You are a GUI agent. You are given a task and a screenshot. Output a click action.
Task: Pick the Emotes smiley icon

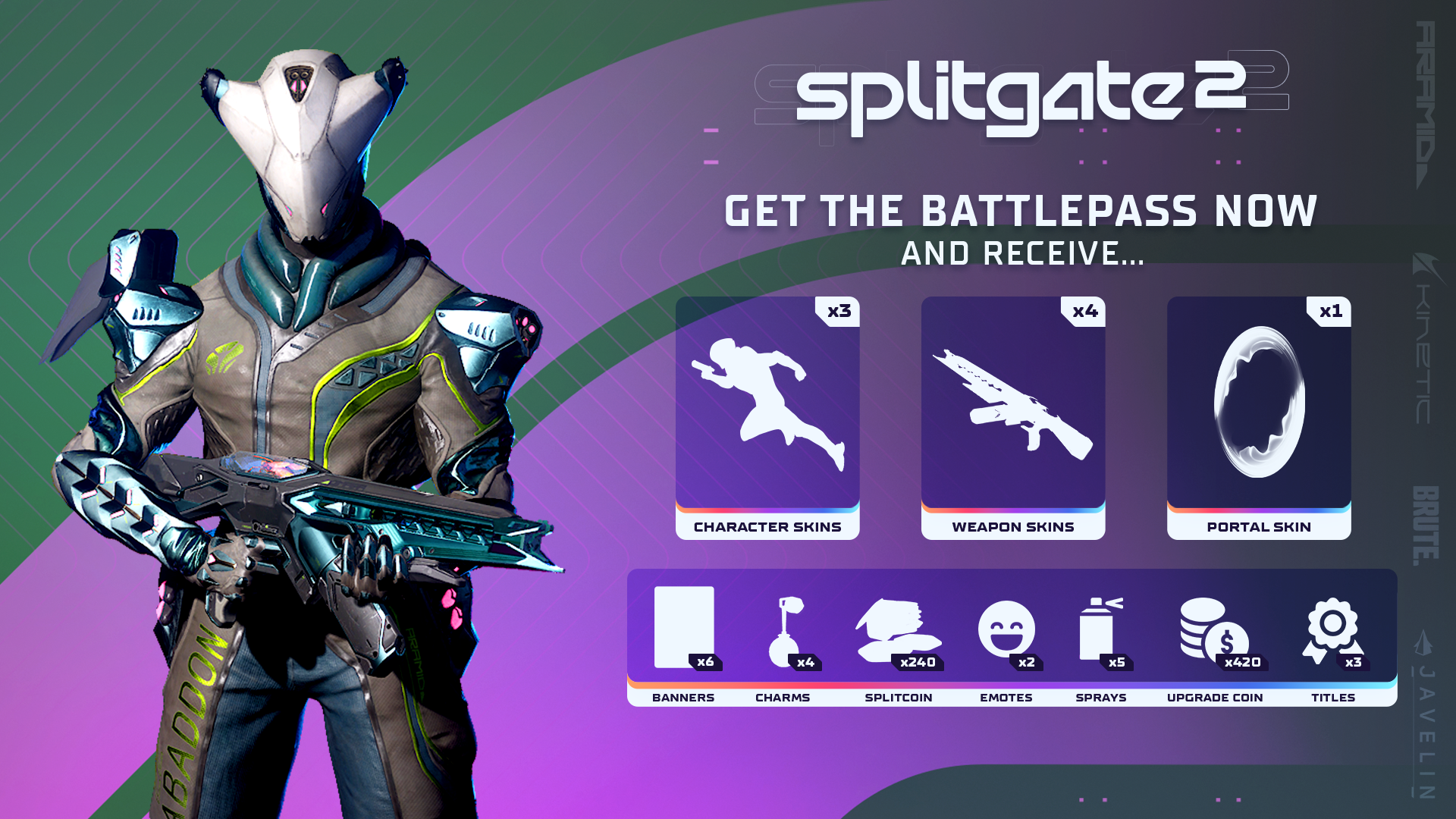pos(1006,629)
